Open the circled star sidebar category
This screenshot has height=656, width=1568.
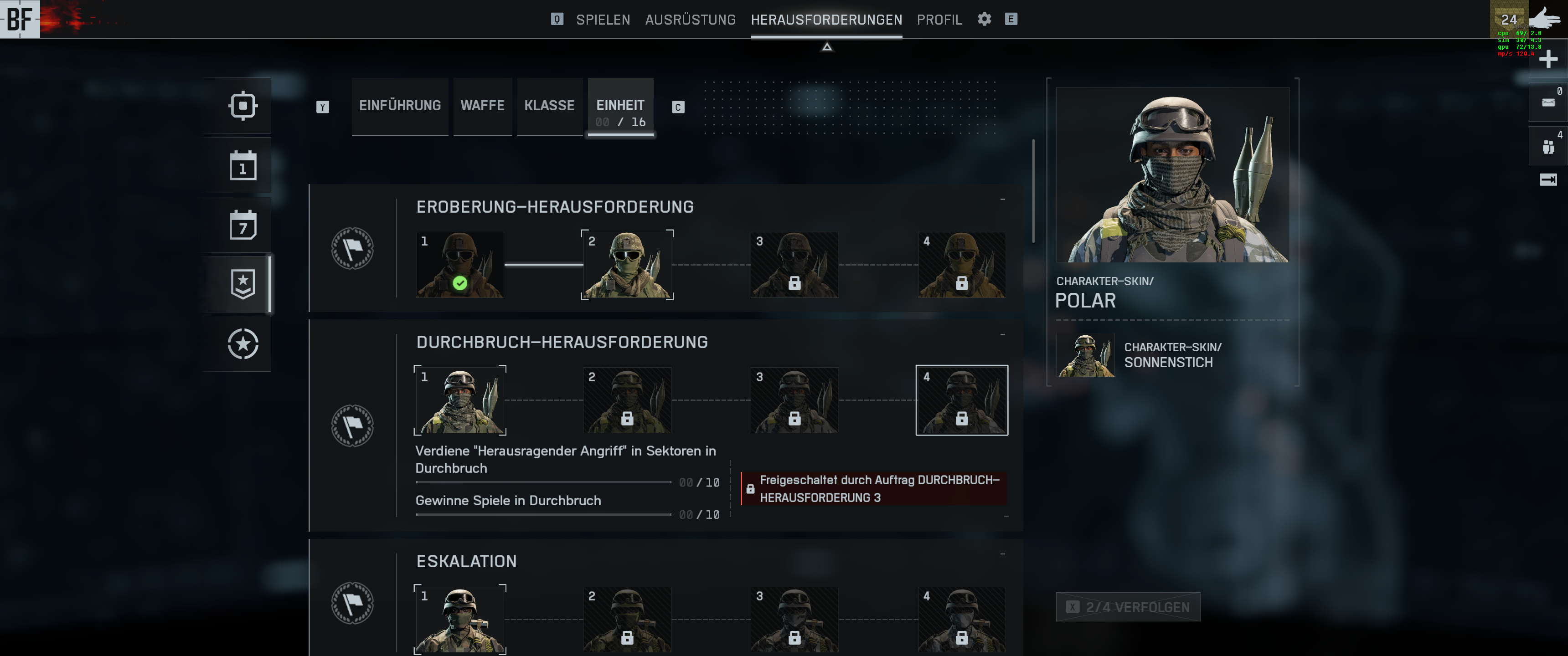(x=243, y=344)
